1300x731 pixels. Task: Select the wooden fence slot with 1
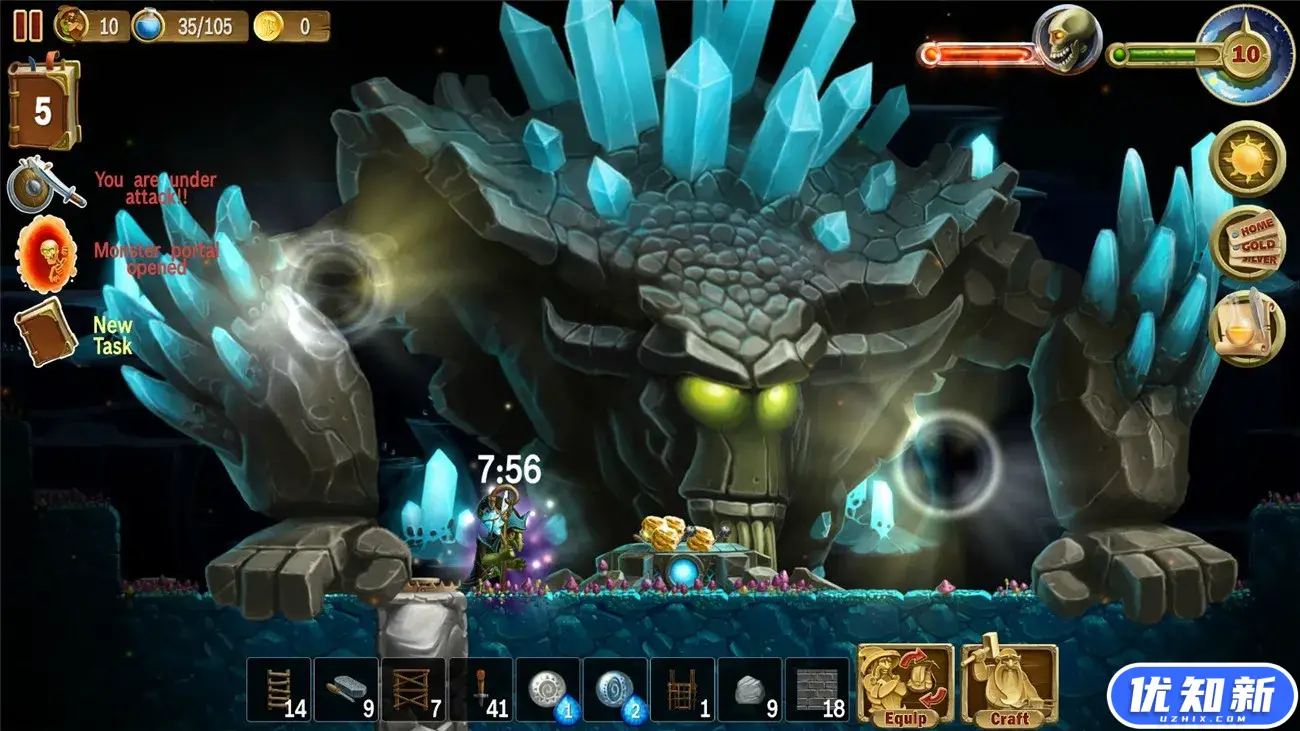[682, 689]
